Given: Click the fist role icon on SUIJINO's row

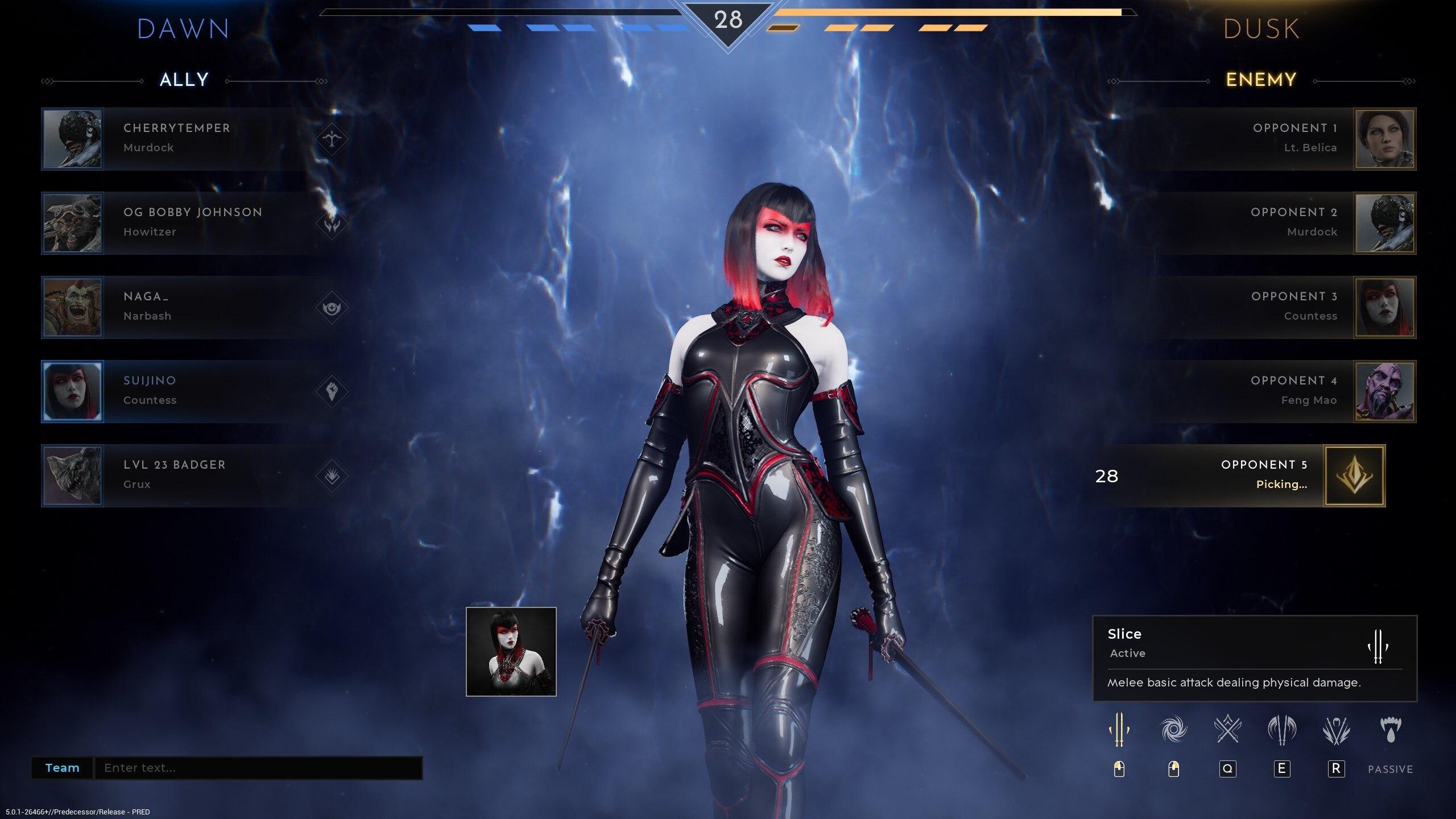Looking at the screenshot, I should point(332,391).
